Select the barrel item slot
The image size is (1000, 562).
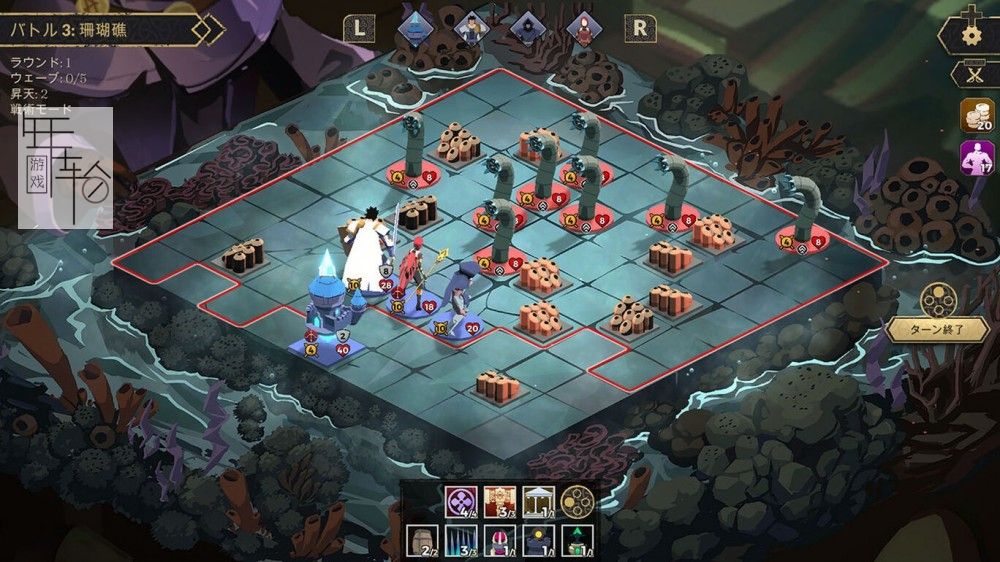[x=423, y=543]
